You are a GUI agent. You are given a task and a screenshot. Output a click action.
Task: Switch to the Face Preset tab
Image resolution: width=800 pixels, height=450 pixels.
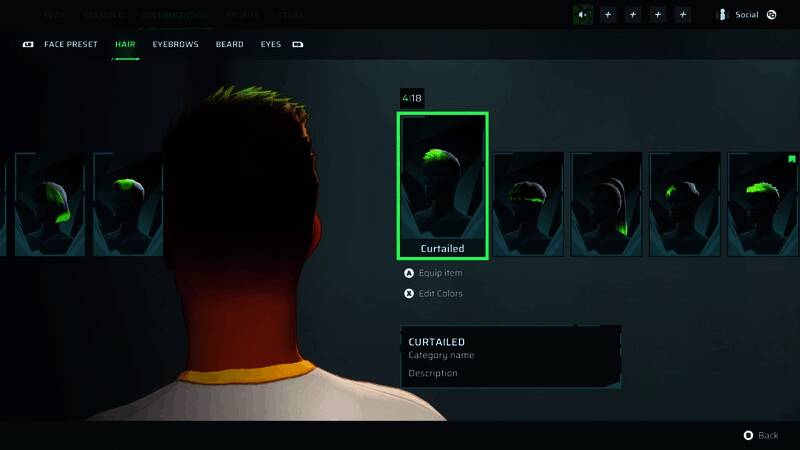(70, 45)
